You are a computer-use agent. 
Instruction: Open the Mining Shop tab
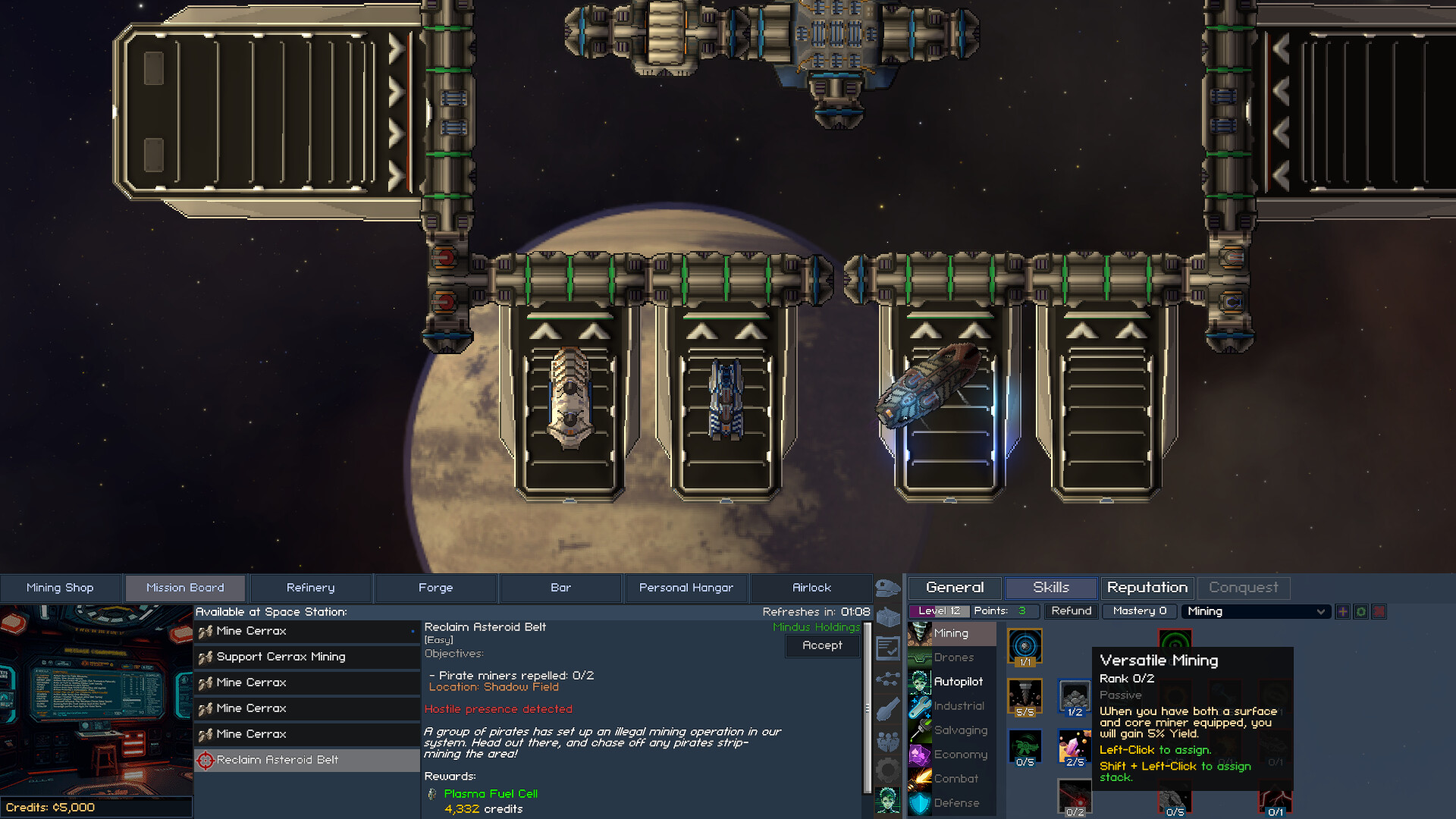[60, 588]
